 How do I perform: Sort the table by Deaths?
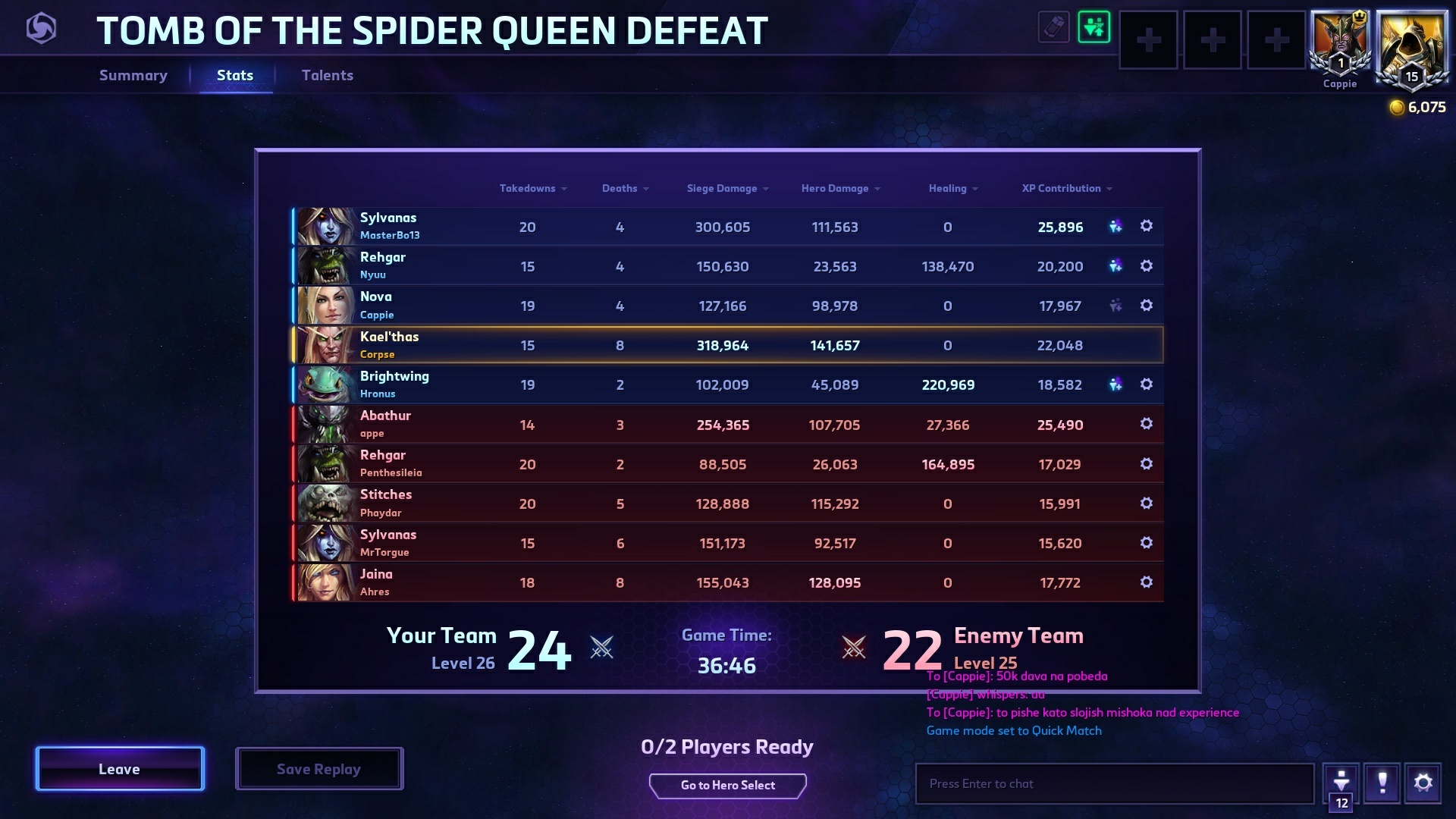click(x=624, y=188)
